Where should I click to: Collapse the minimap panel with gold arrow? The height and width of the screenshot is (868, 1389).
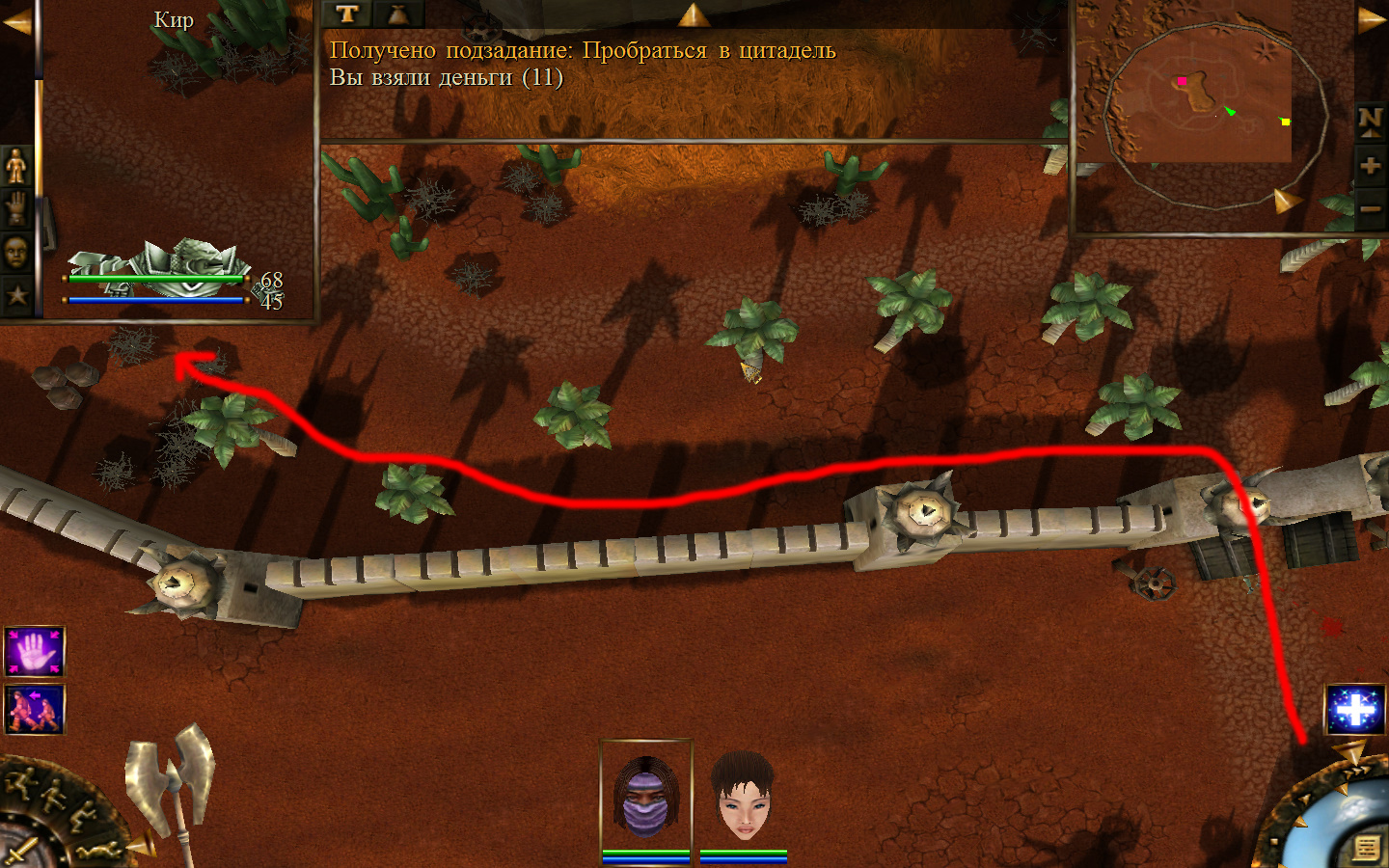click(1372, 21)
